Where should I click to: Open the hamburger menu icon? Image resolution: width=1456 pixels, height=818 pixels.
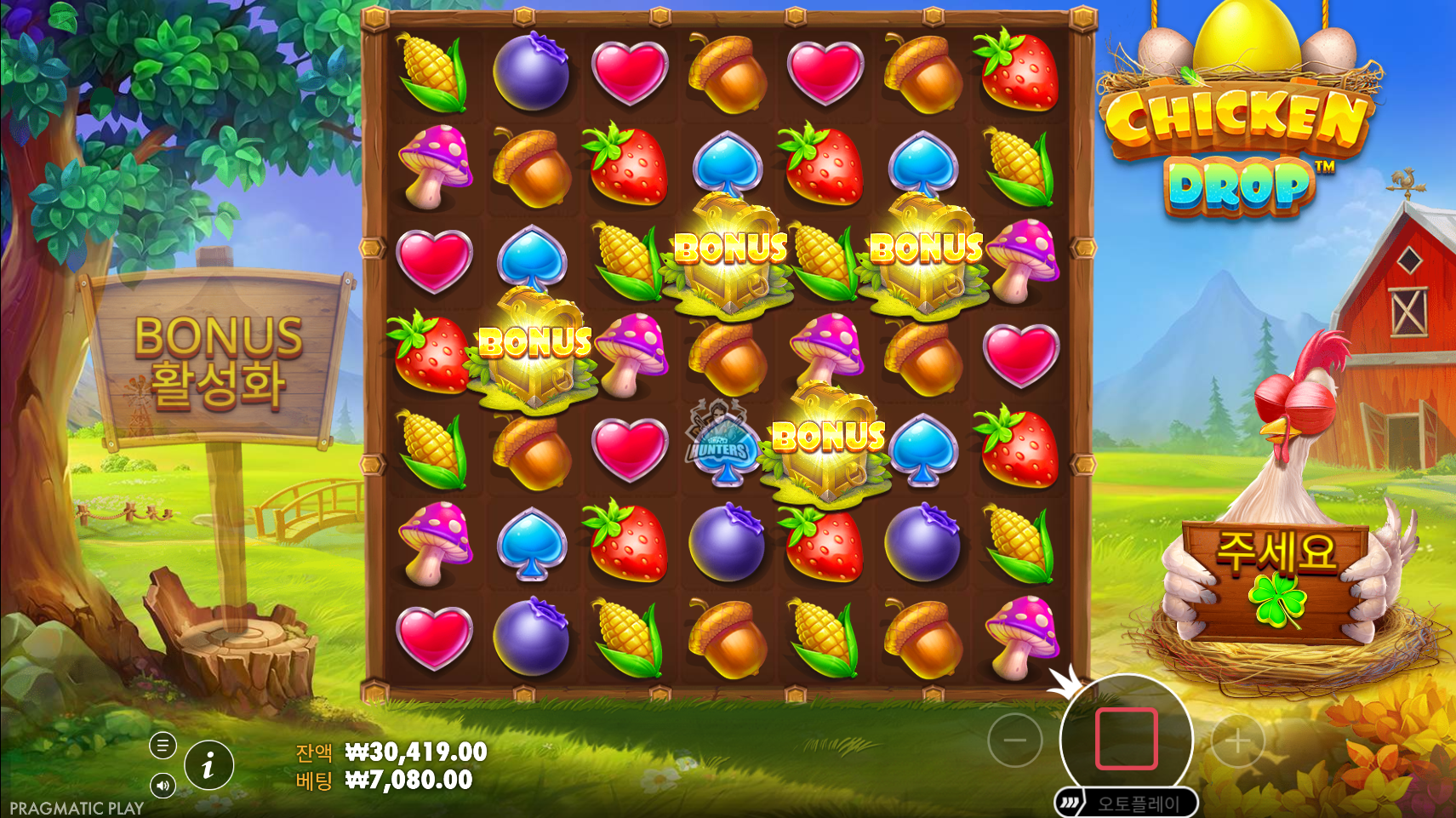point(163,746)
